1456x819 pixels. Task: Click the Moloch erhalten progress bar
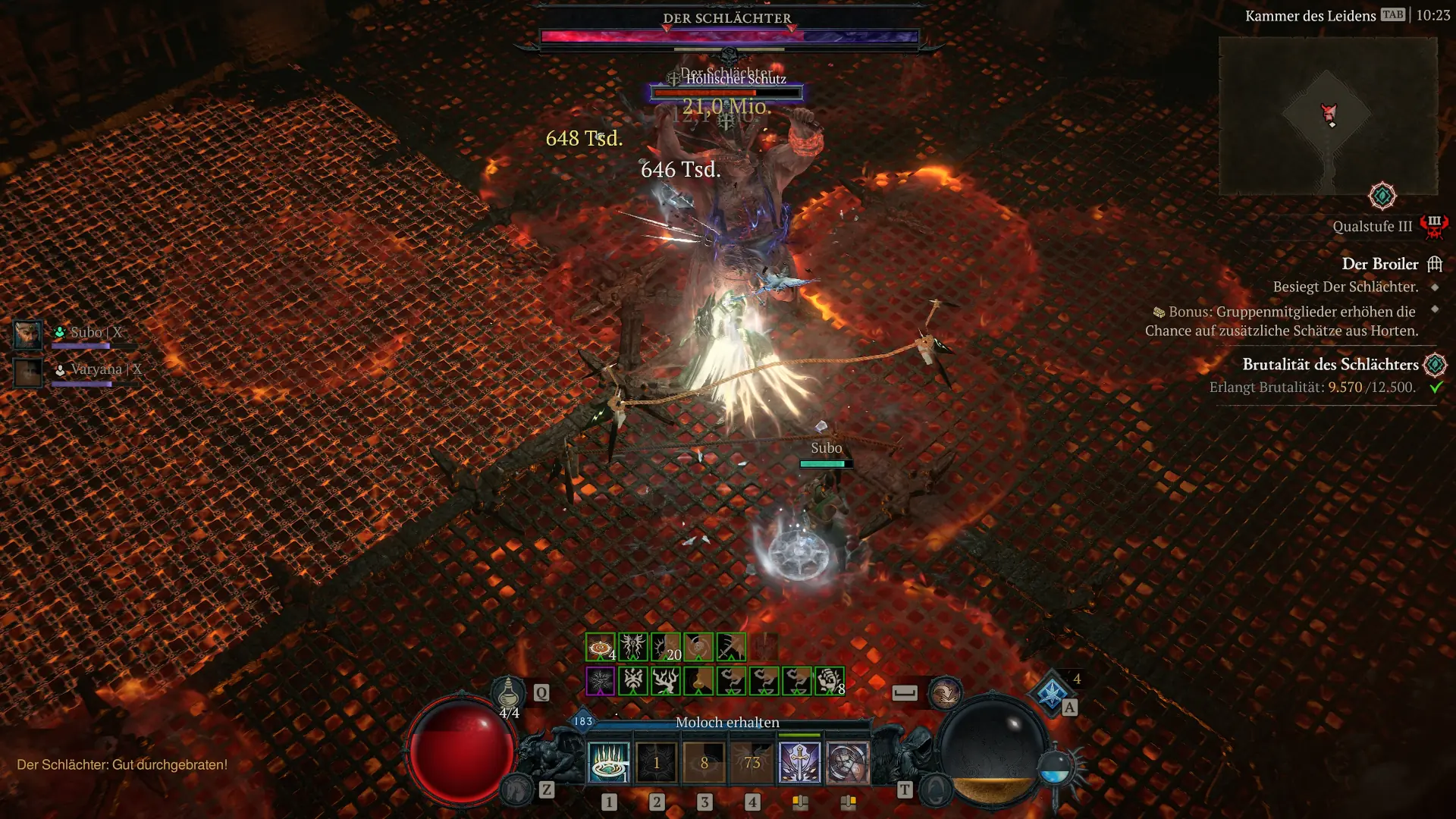coord(728,722)
